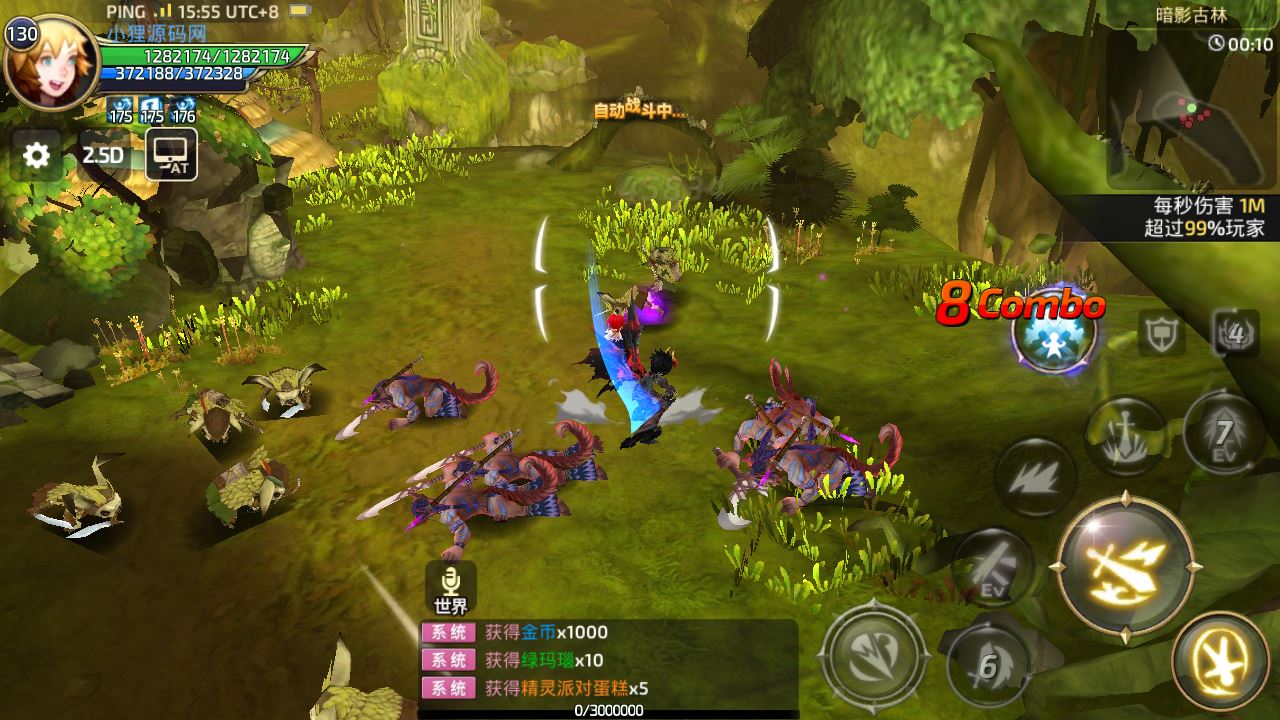1280x720 pixels.
Task: Select the winged skill showing number 4
Action: pos(1236,333)
